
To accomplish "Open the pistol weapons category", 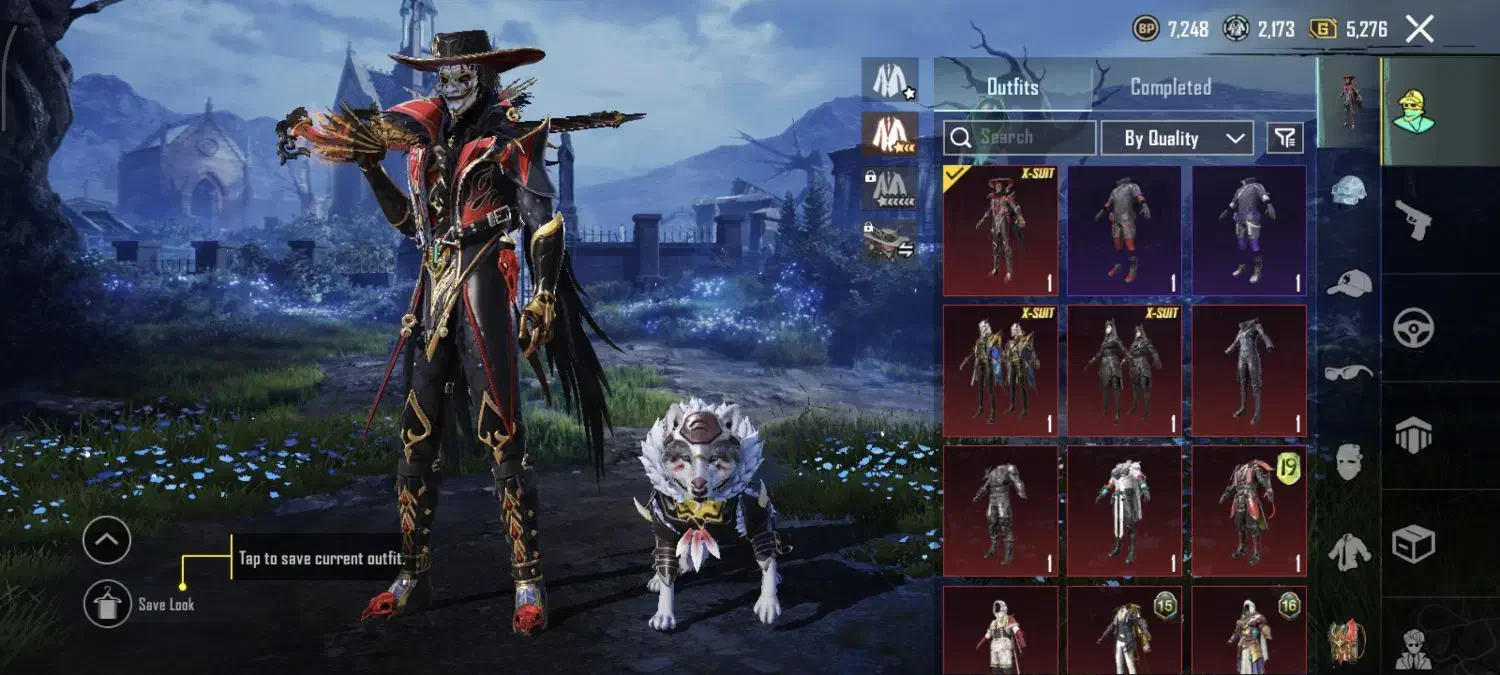I will tap(1414, 220).
